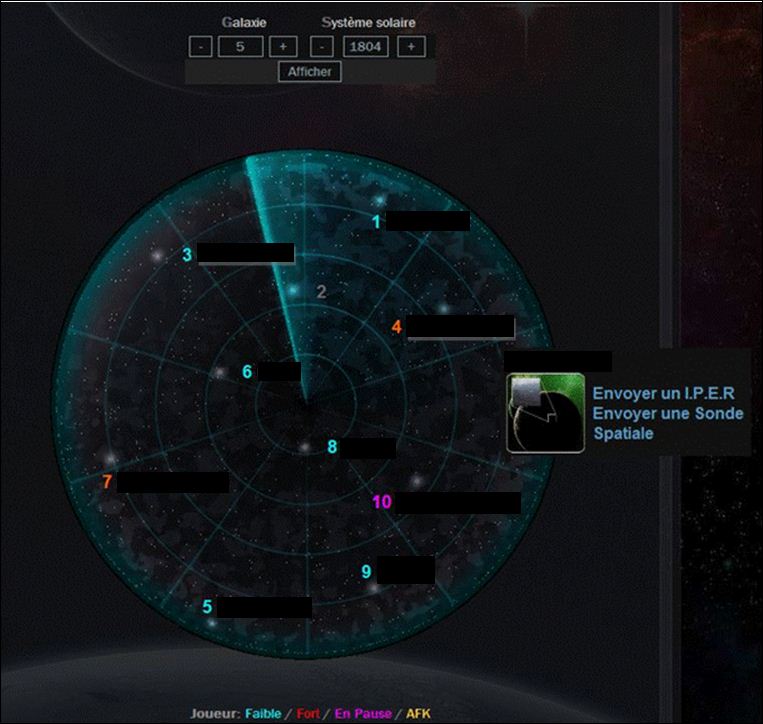
Task: Advance Système solaire with the plus button
Action: click(412, 46)
